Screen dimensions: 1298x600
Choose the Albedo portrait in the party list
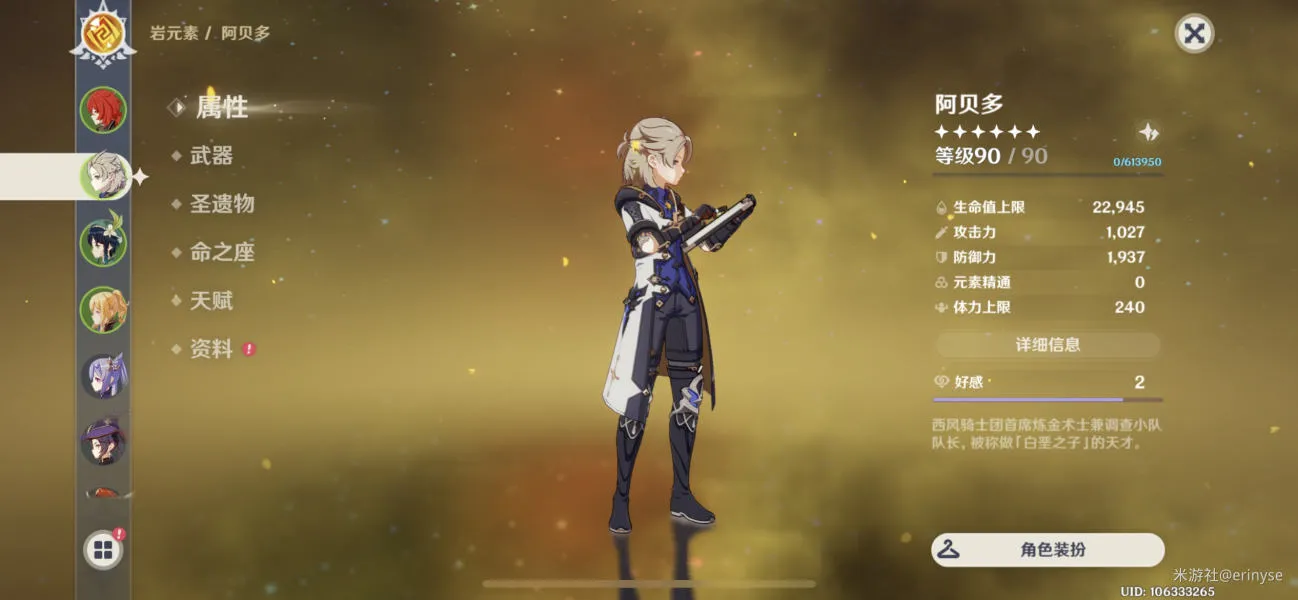[x=103, y=177]
